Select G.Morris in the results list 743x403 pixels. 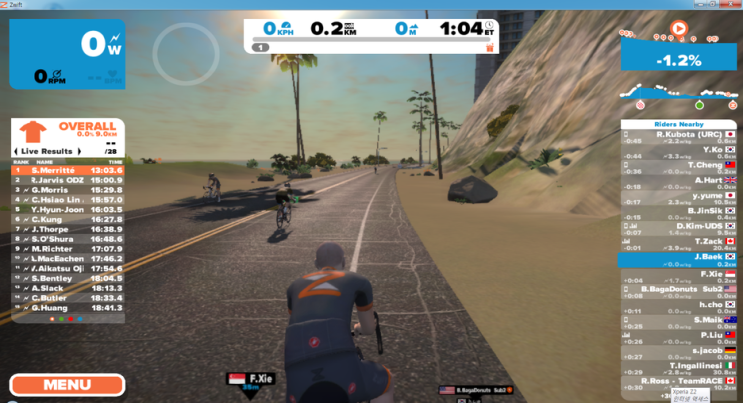coord(68,189)
